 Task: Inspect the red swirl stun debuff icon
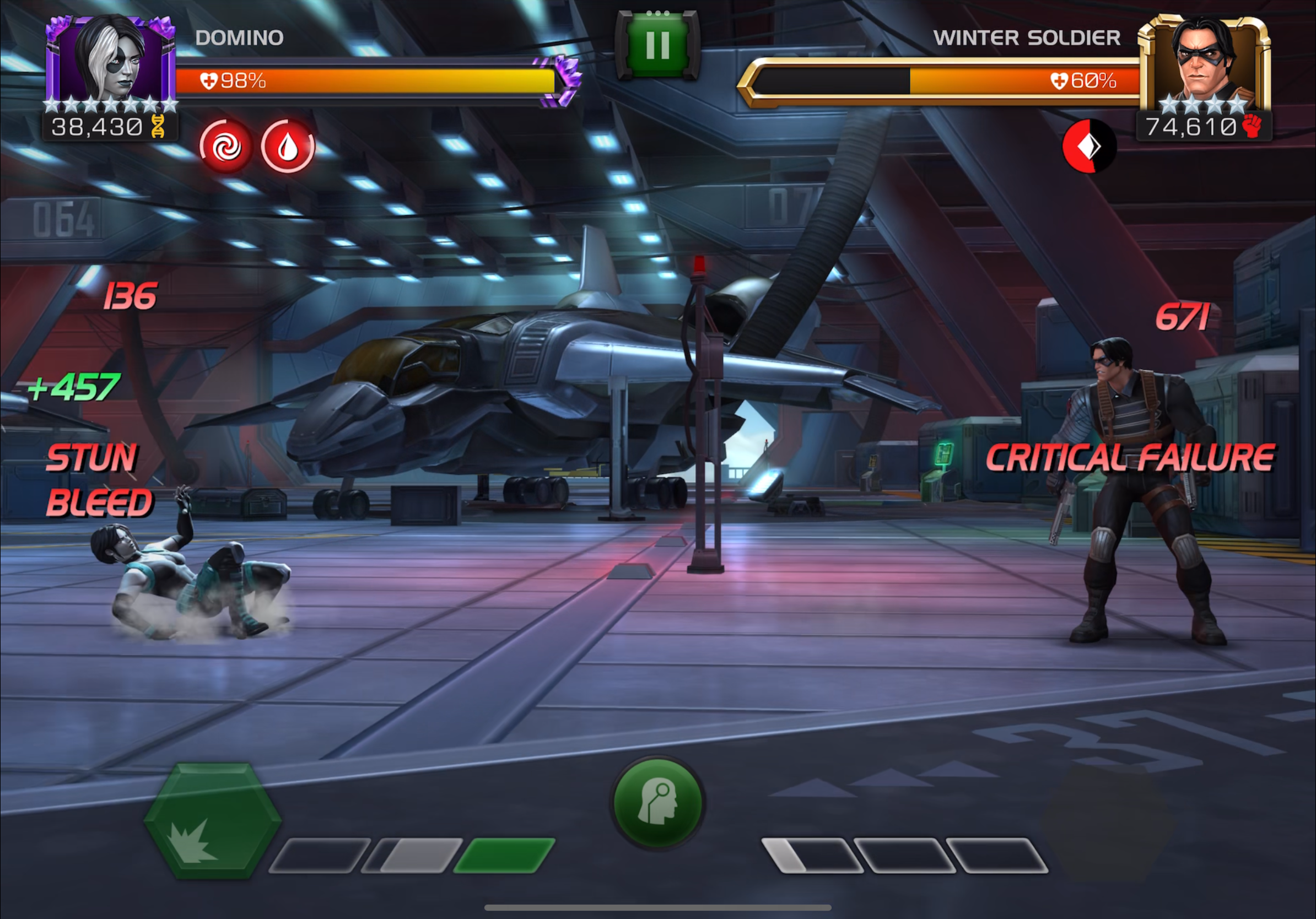click(x=226, y=147)
